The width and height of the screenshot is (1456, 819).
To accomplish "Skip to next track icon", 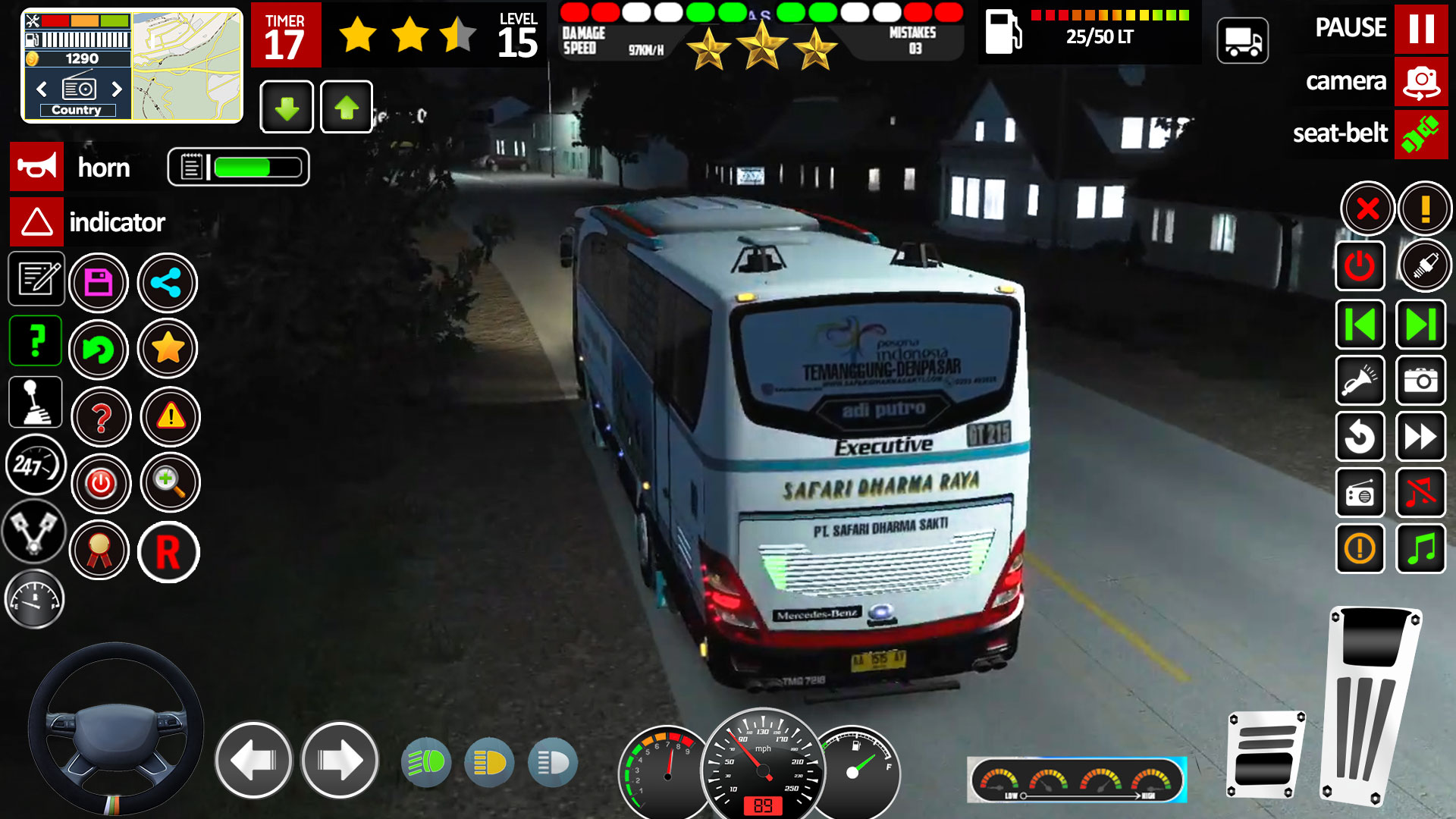I will click(1420, 325).
